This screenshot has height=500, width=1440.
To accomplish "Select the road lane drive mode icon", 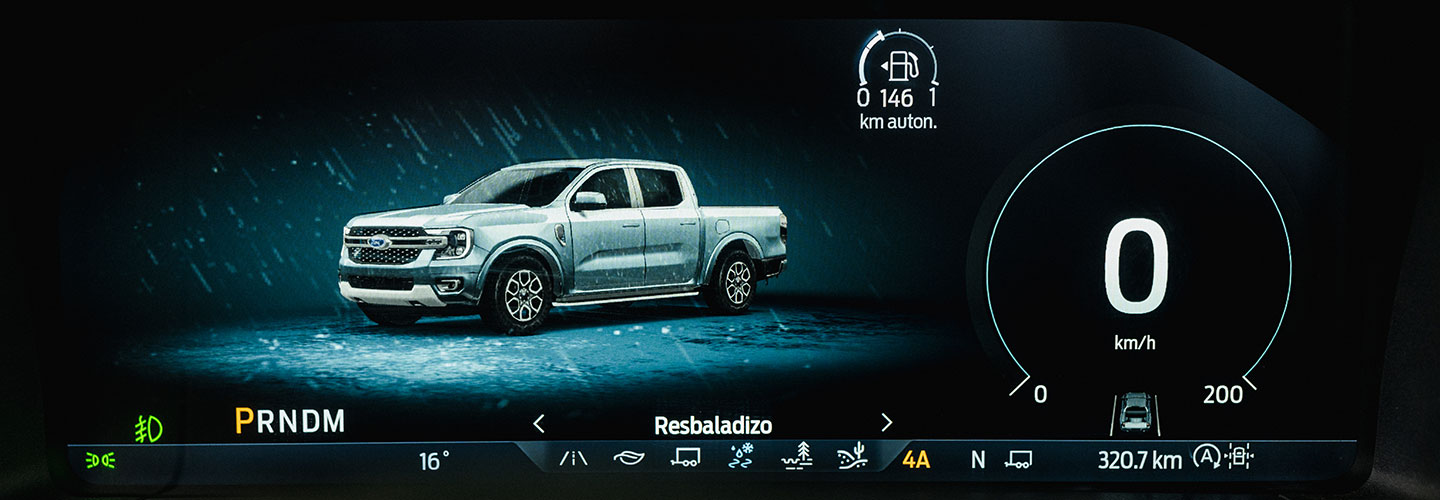I will pos(573,459).
